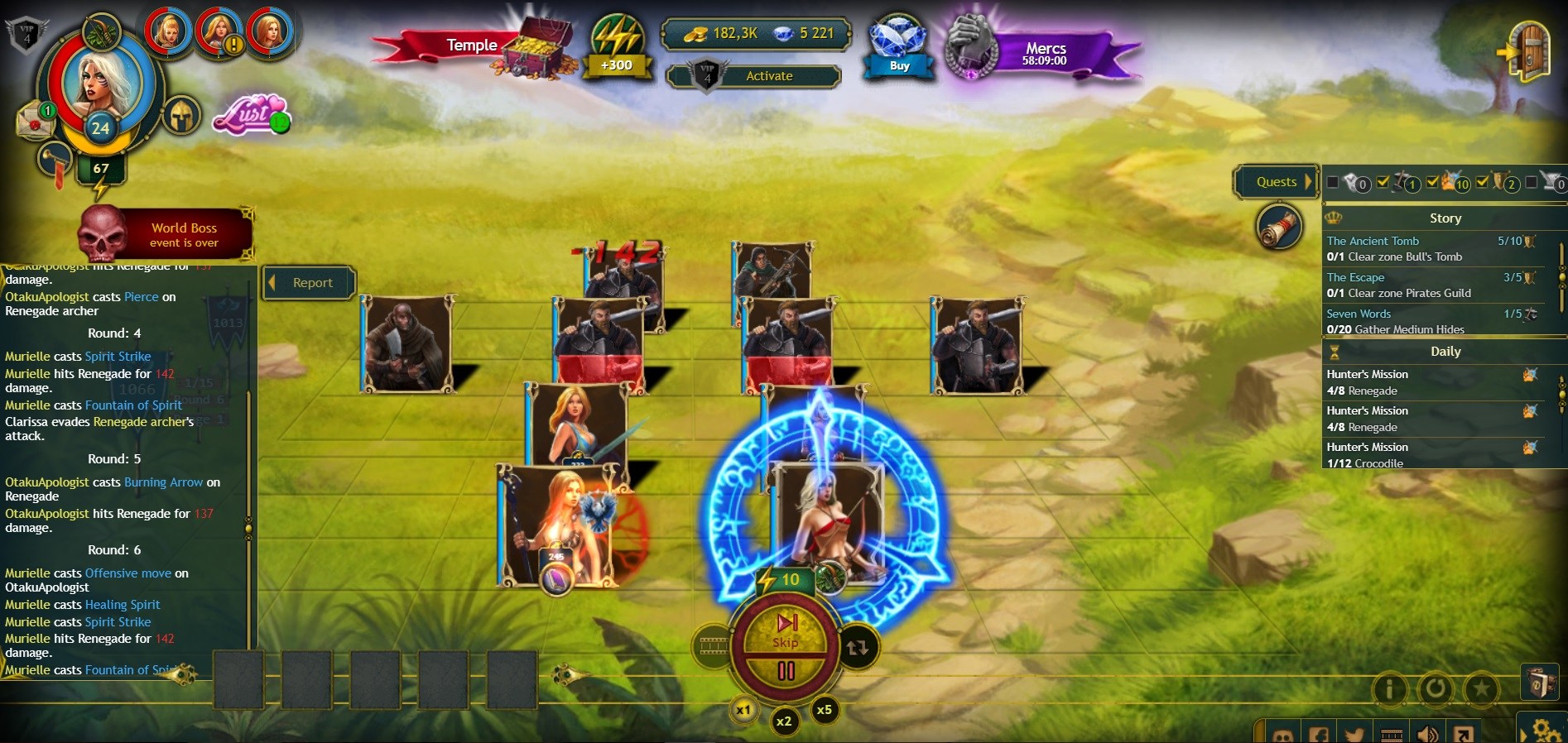Screen dimensions: 1568x743
Task: Open the Lust event icon
Action: [x=251, y=114]
